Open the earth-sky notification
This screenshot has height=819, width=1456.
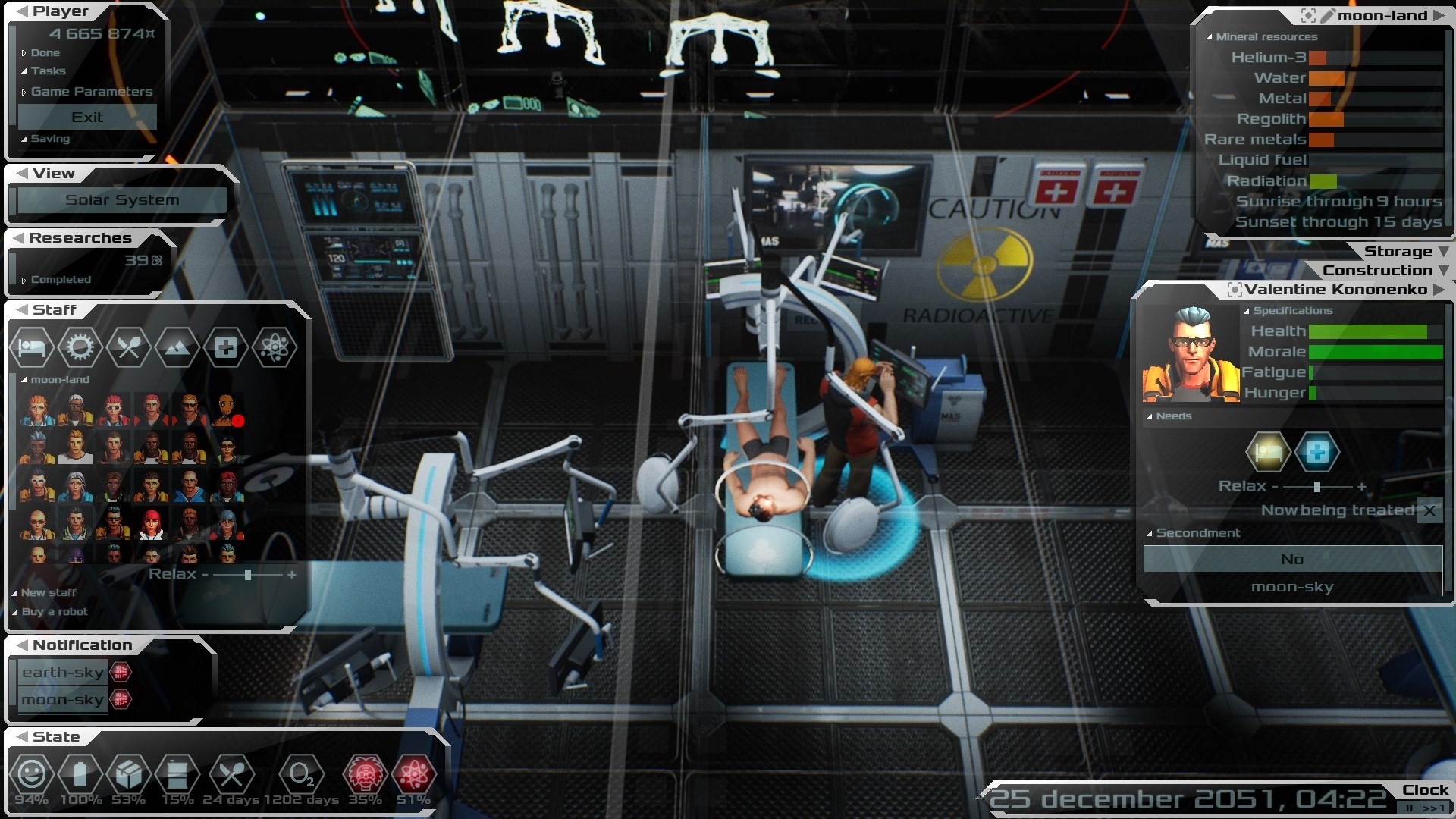[x=63, y=673]
